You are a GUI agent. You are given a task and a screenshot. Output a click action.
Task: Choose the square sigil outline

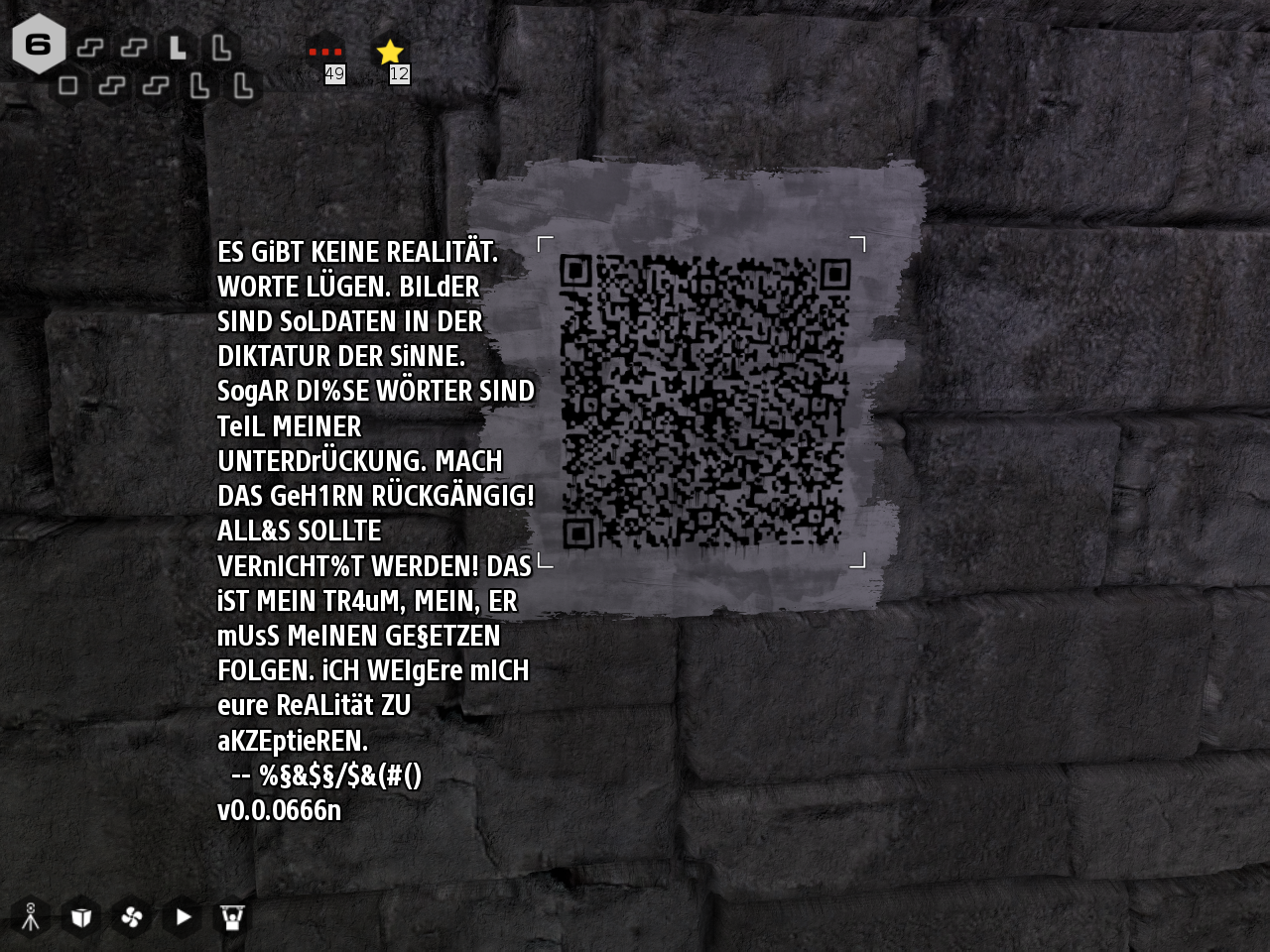tap(68, 85)
